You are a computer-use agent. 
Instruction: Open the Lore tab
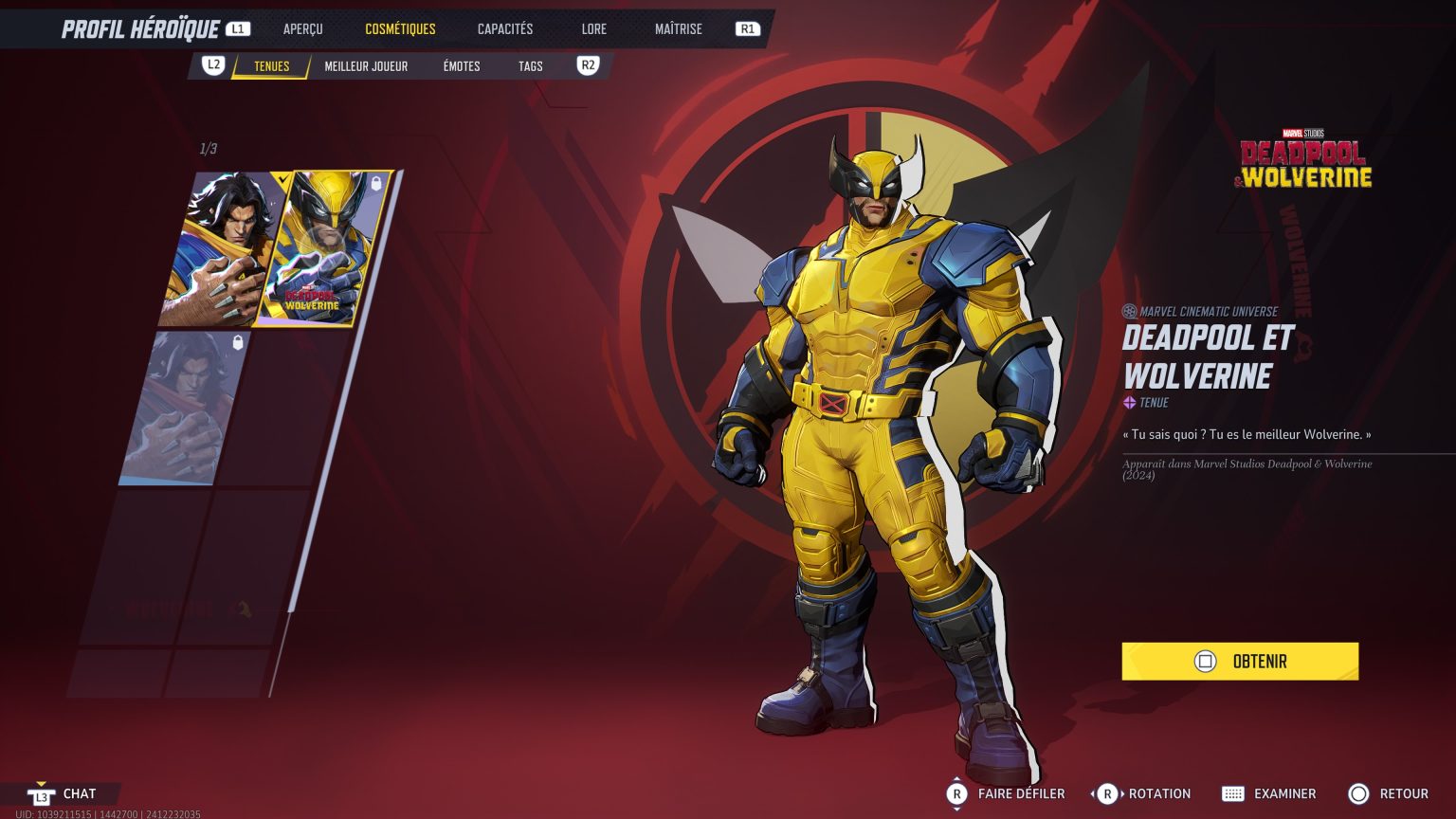click(x=593, y=28)
